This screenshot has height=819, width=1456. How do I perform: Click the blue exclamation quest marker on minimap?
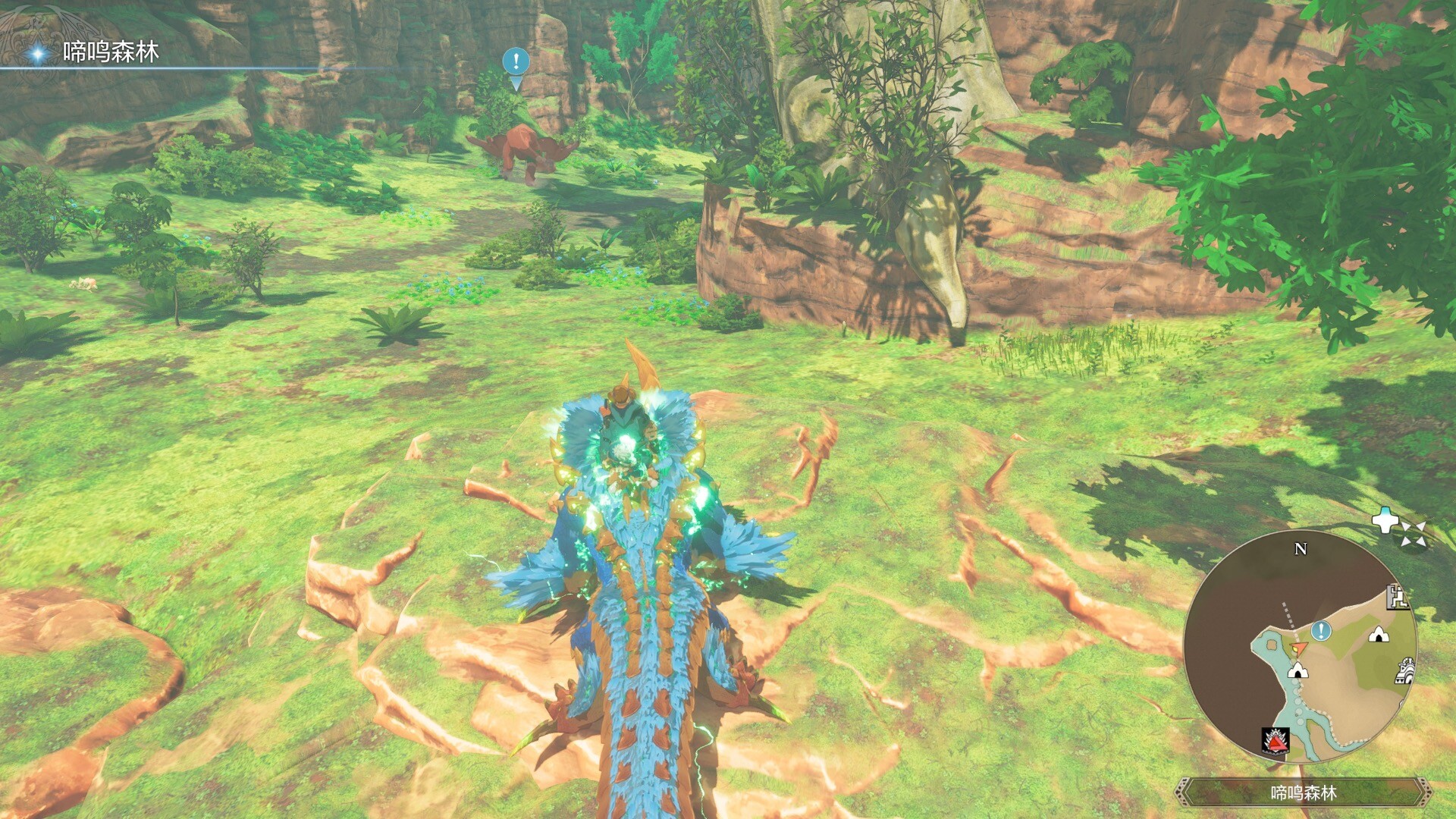click(1322, 629)
